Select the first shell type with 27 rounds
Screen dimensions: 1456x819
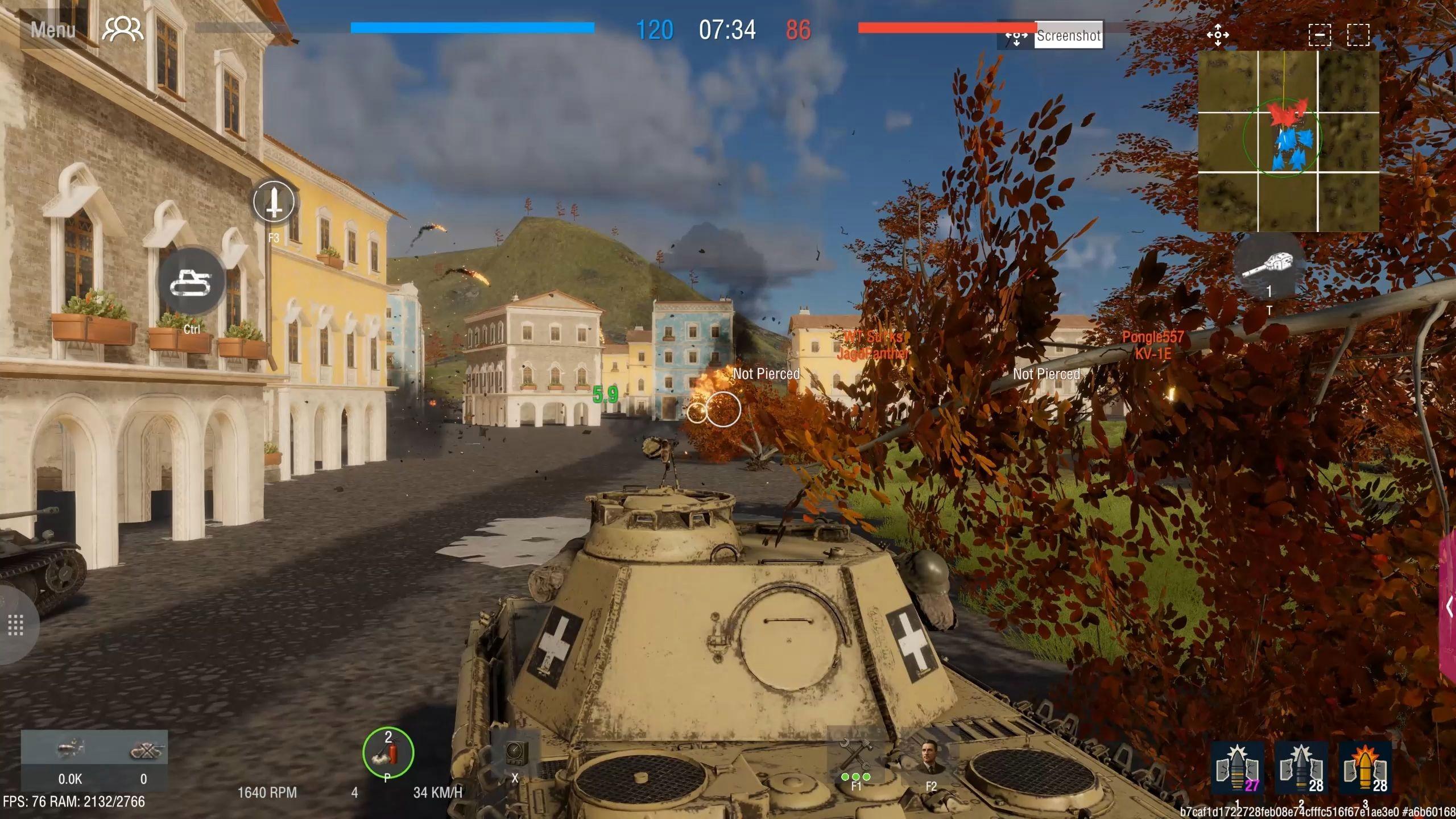(x=1238, y=768)
